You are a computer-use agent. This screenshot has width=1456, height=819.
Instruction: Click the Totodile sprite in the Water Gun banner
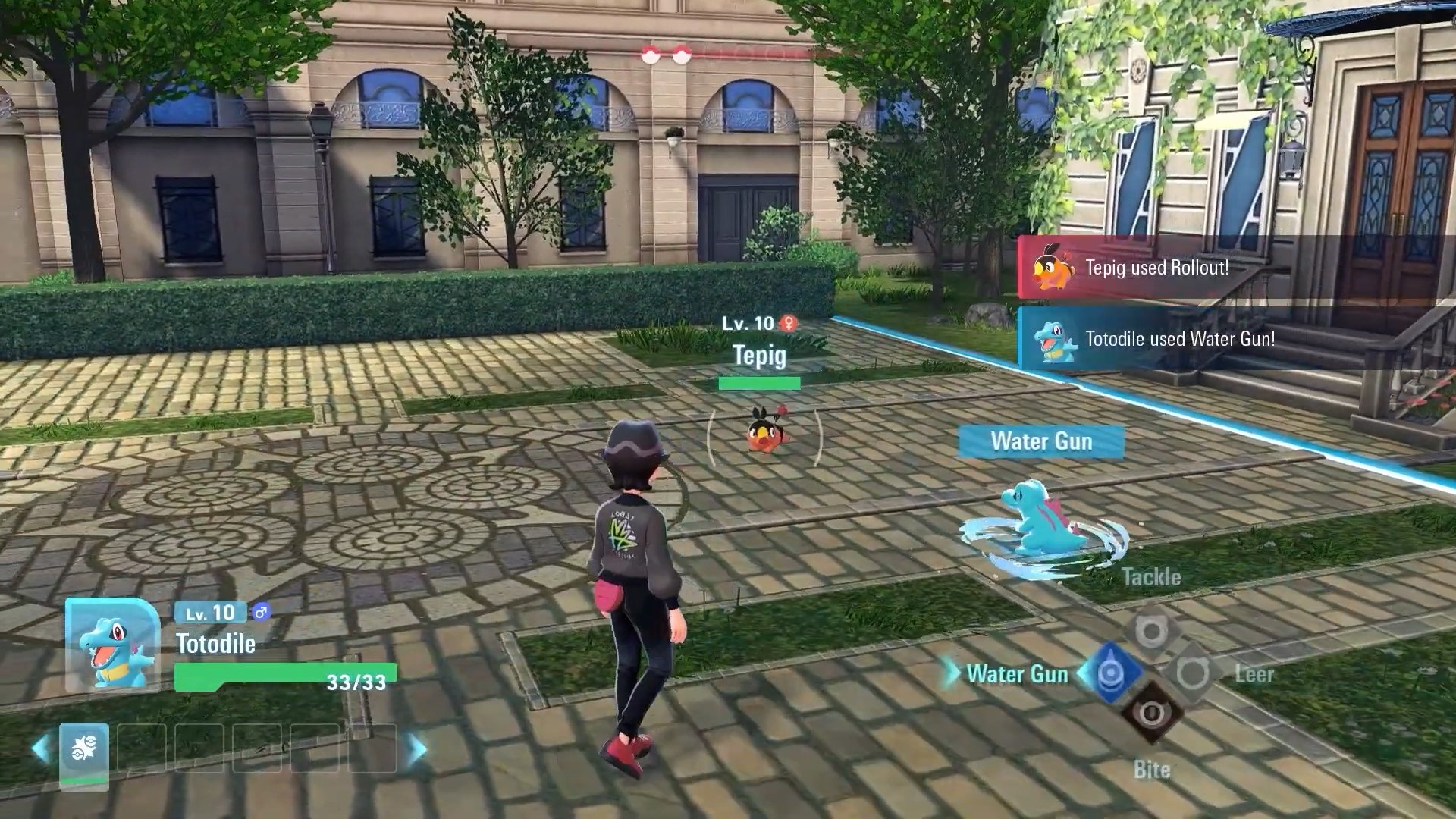[x=1053, y=340]
